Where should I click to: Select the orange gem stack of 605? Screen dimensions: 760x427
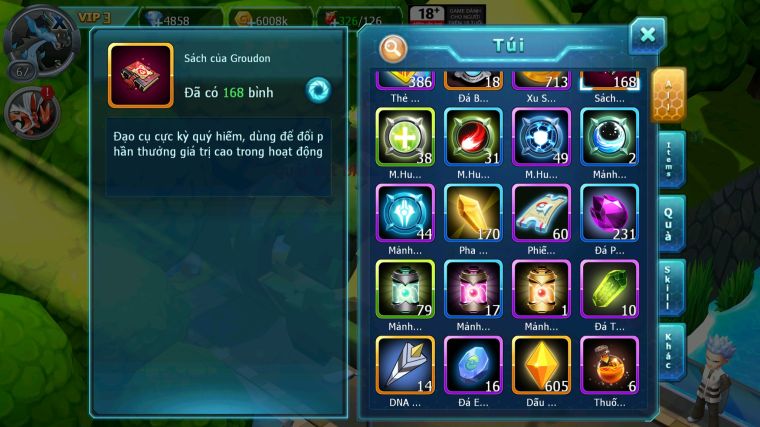click(541, 364)
